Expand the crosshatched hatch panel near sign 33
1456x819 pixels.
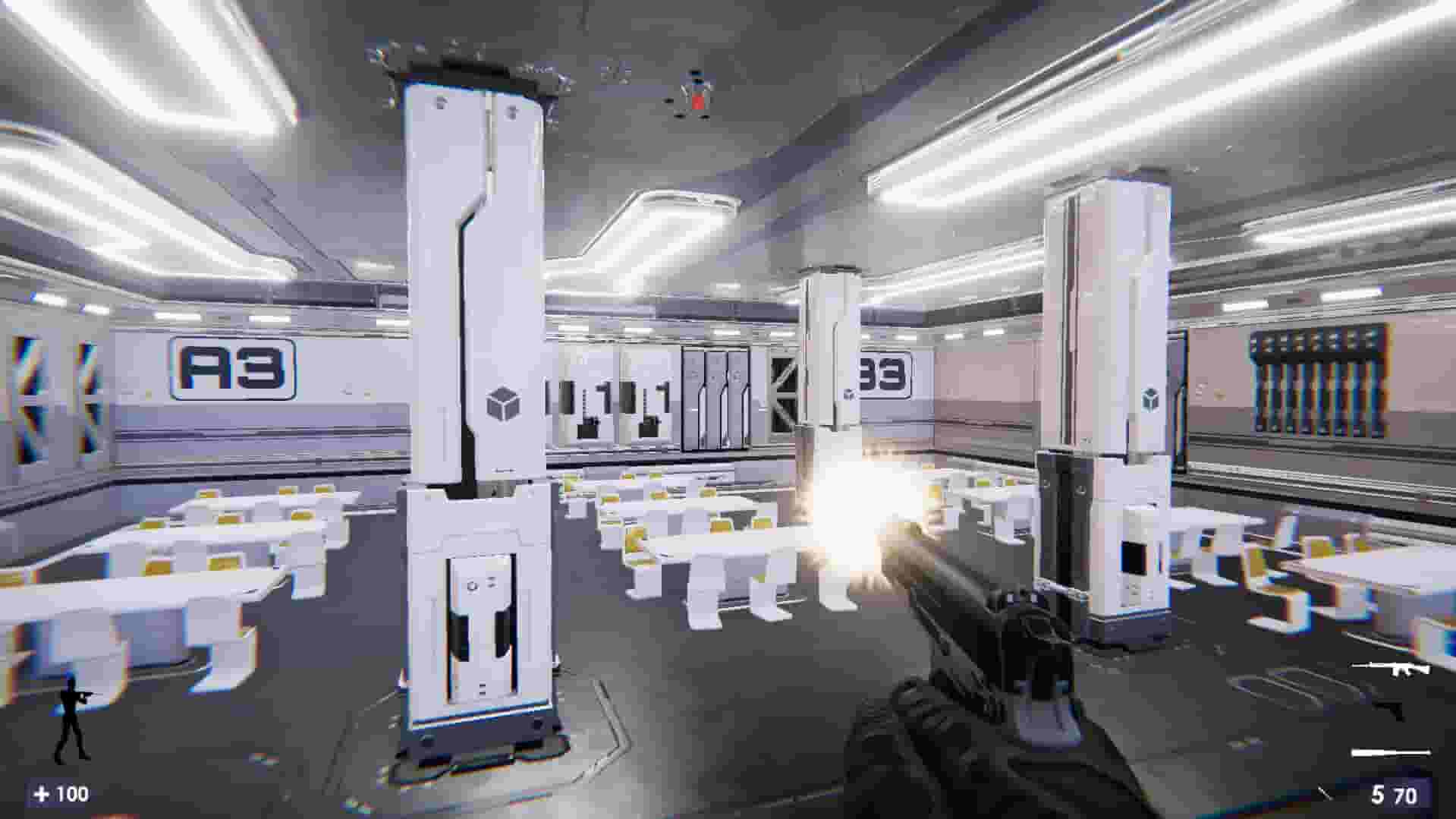coord(785,395)
